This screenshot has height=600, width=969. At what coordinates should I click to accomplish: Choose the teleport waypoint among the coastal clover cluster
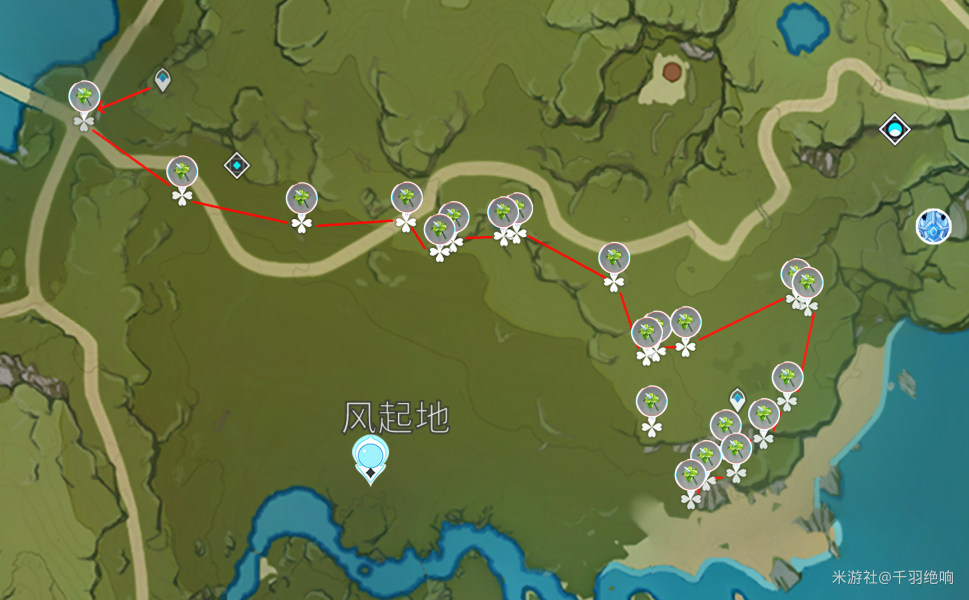[737, 399]
